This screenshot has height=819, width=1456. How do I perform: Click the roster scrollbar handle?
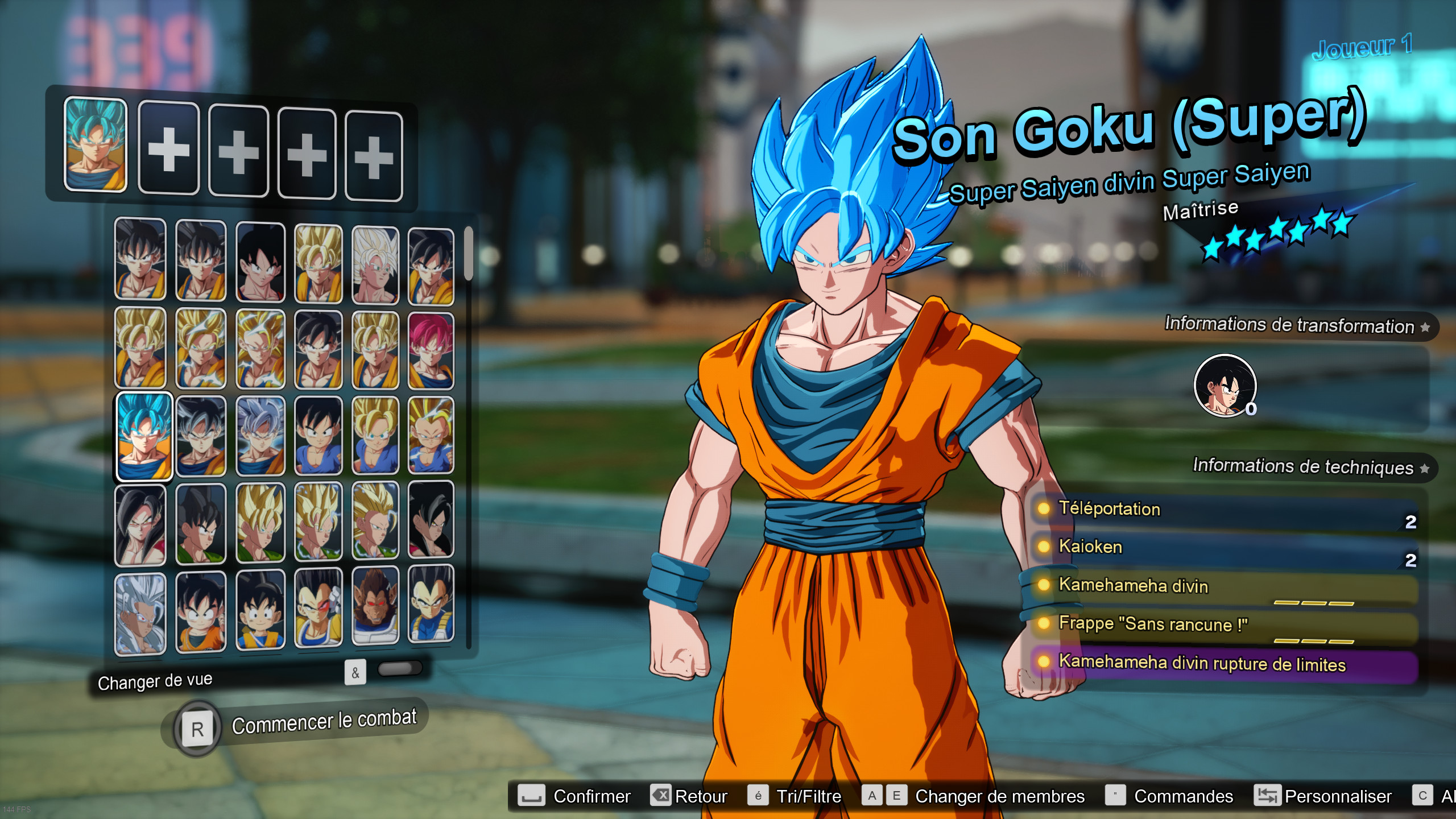[468, 254]
